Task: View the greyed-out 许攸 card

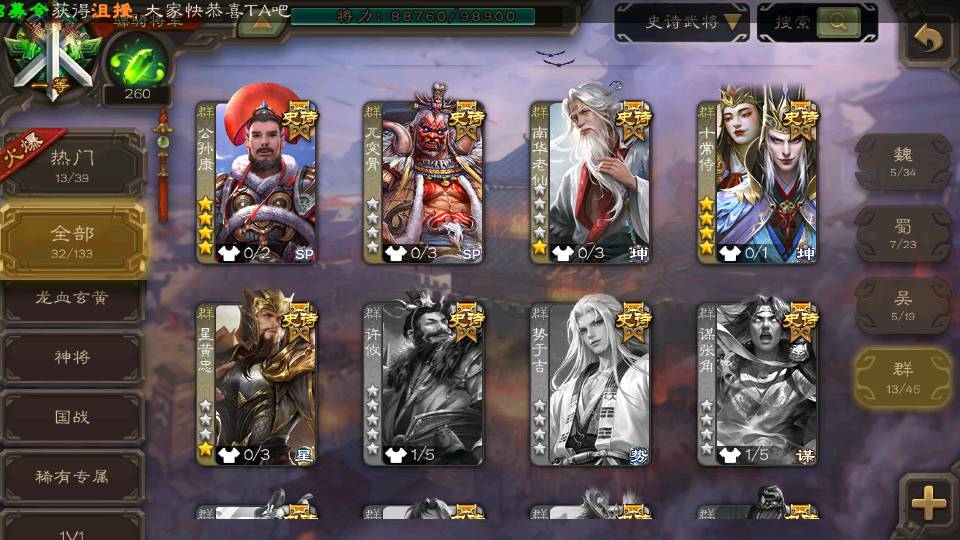Action: point(423,382)
